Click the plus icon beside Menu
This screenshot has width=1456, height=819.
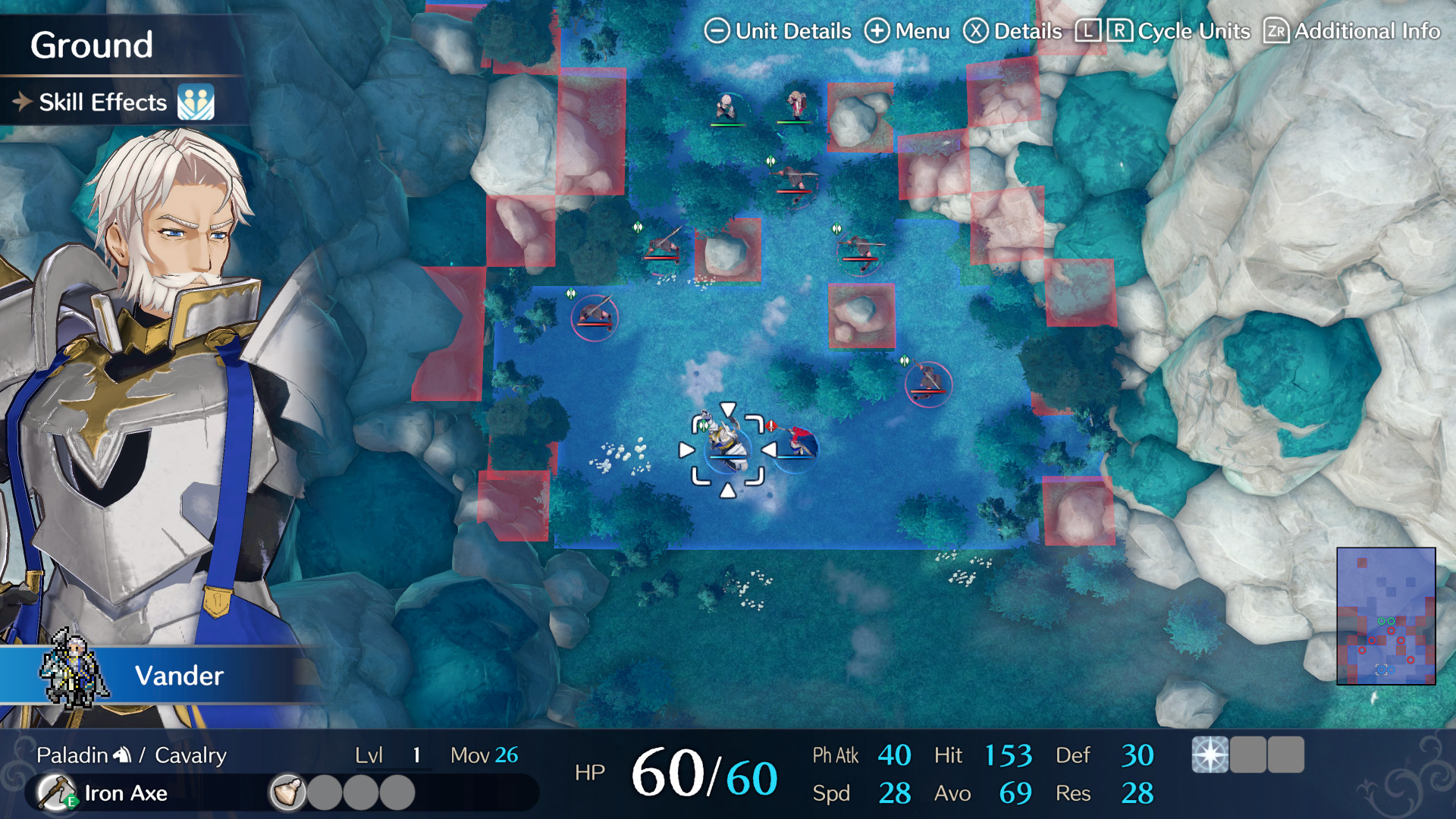pyautogui.click(x=877, y=32)
